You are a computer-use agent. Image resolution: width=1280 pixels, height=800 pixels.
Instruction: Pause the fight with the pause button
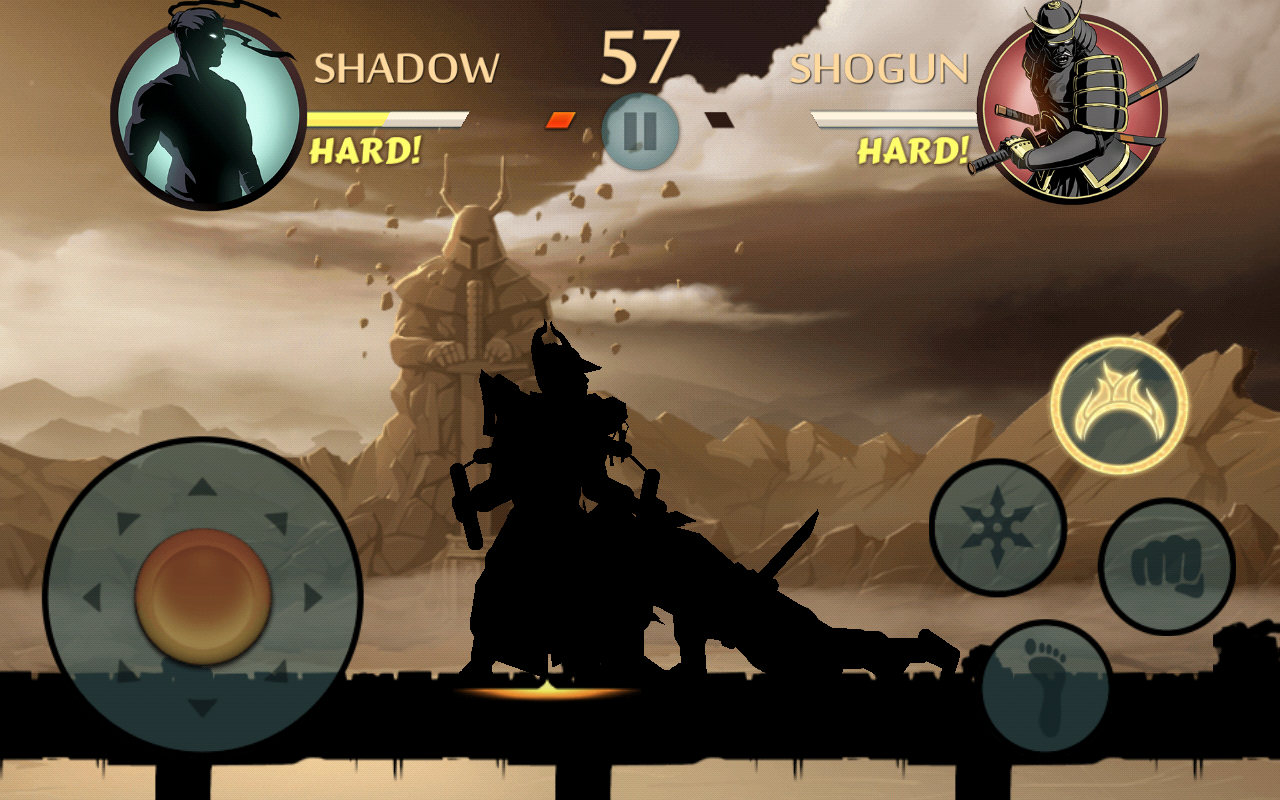pos(641,131)
